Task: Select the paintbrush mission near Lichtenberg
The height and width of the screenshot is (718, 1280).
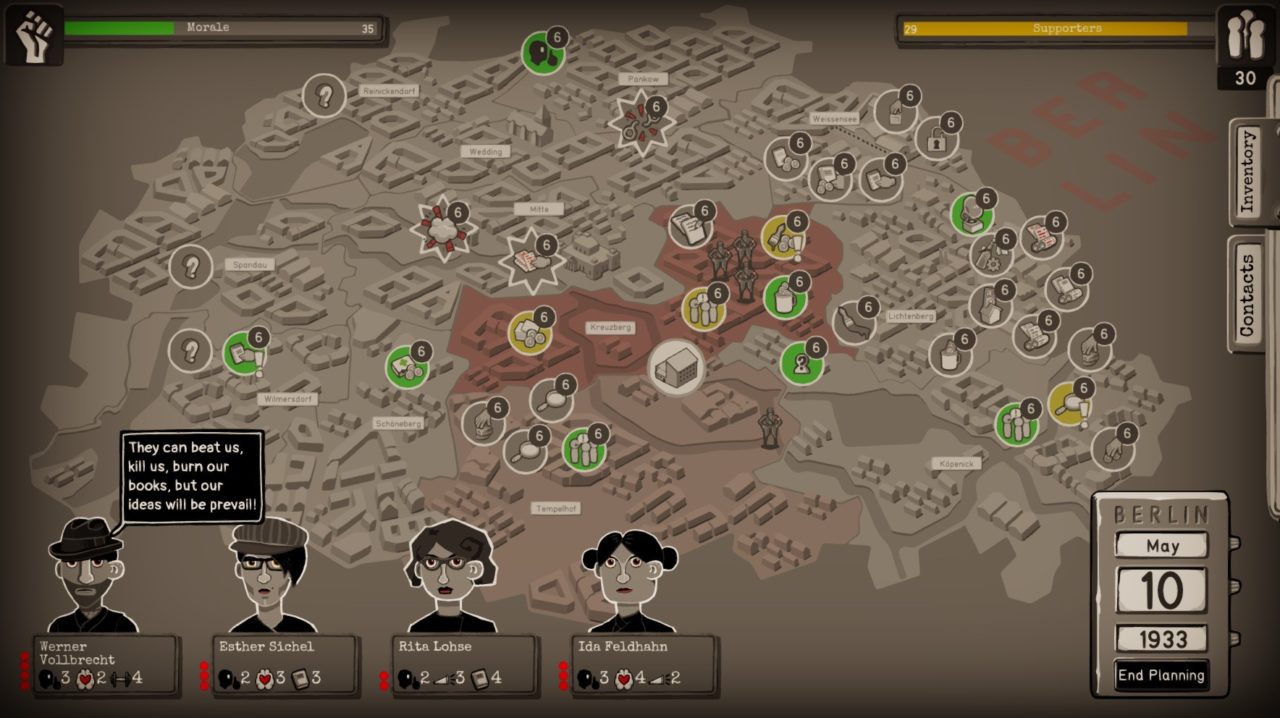Action: click(853, 323)
